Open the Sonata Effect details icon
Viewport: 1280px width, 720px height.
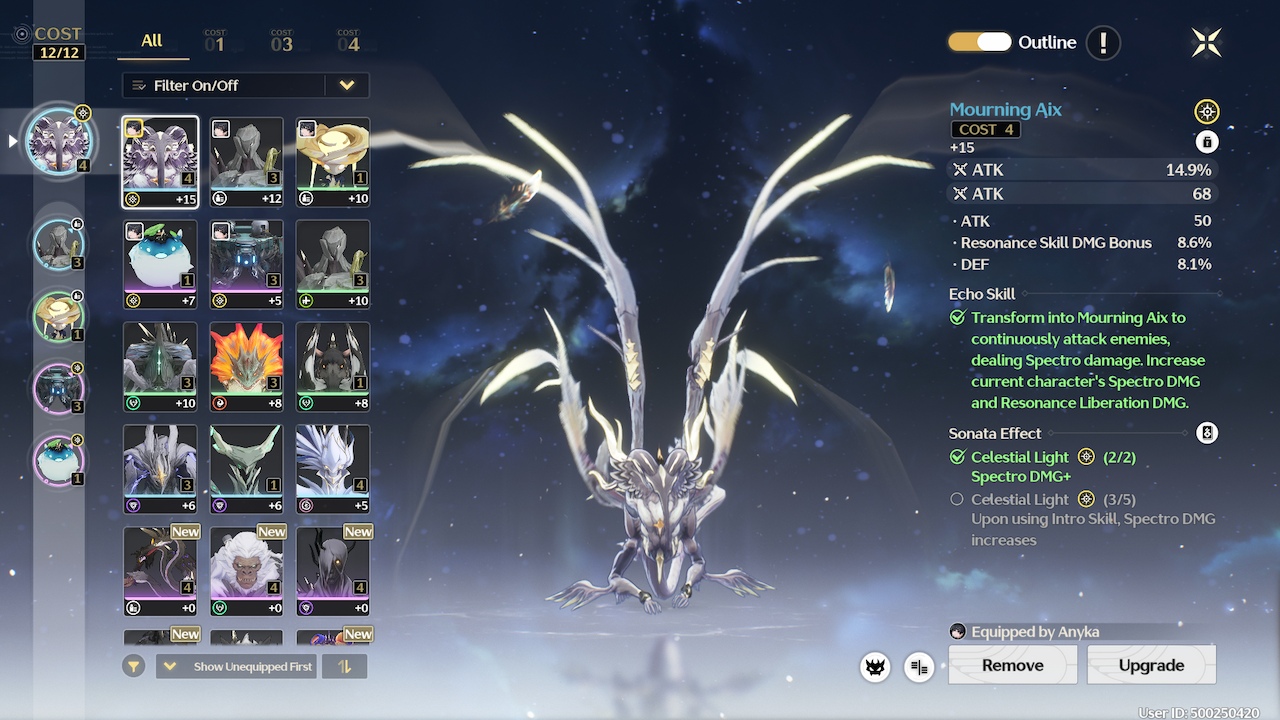point(1207,433)
